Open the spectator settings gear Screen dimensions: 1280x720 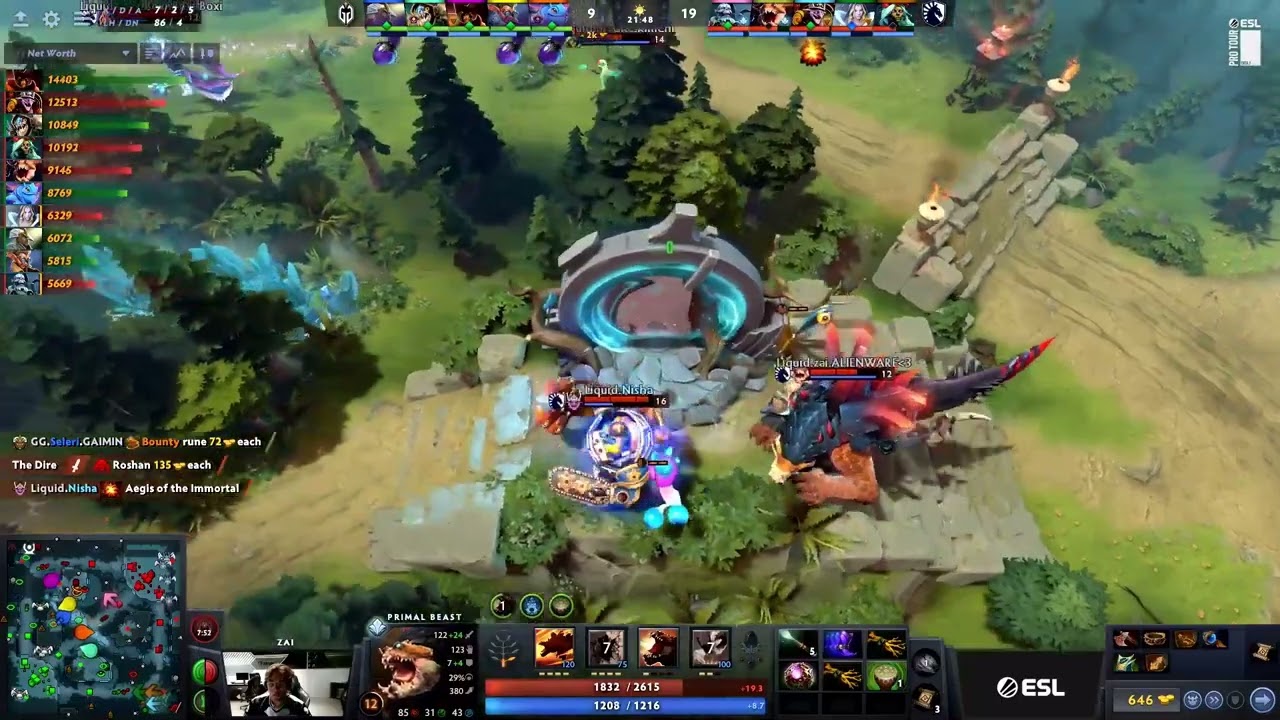(x=50, y=19)
